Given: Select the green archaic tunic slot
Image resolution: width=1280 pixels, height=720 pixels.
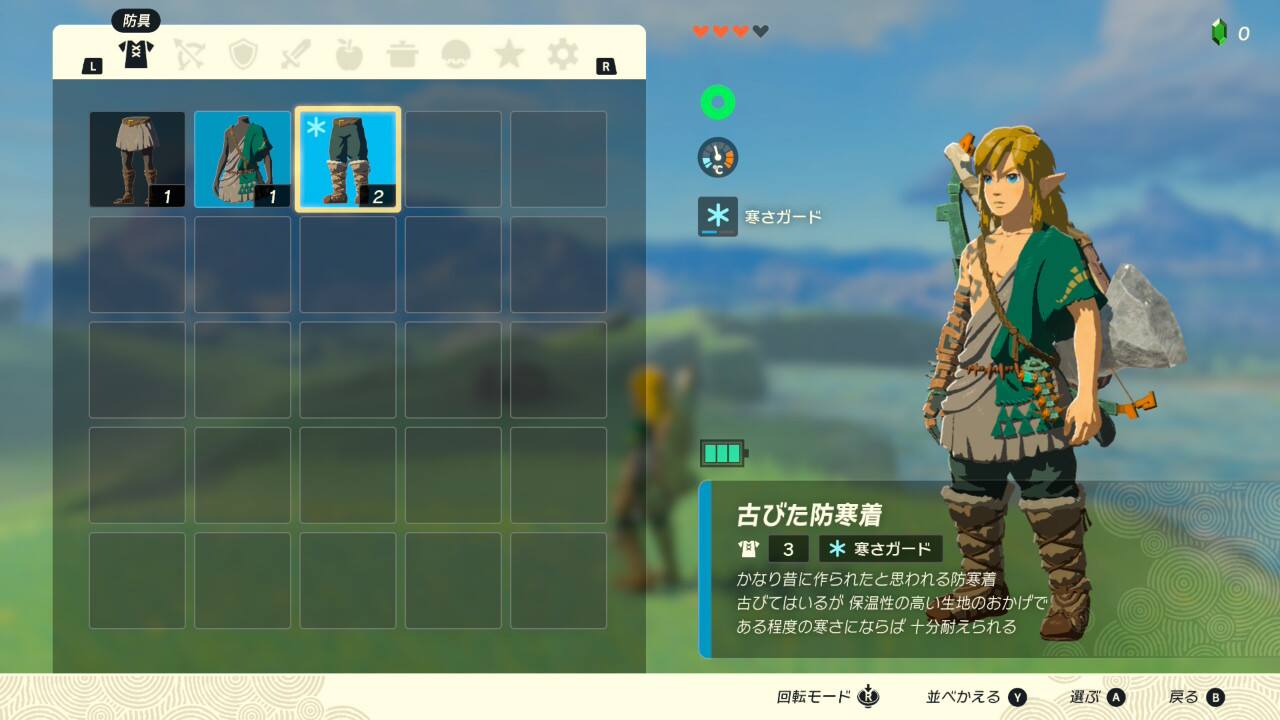Looking at the screenshot, I should coord(242,159).
